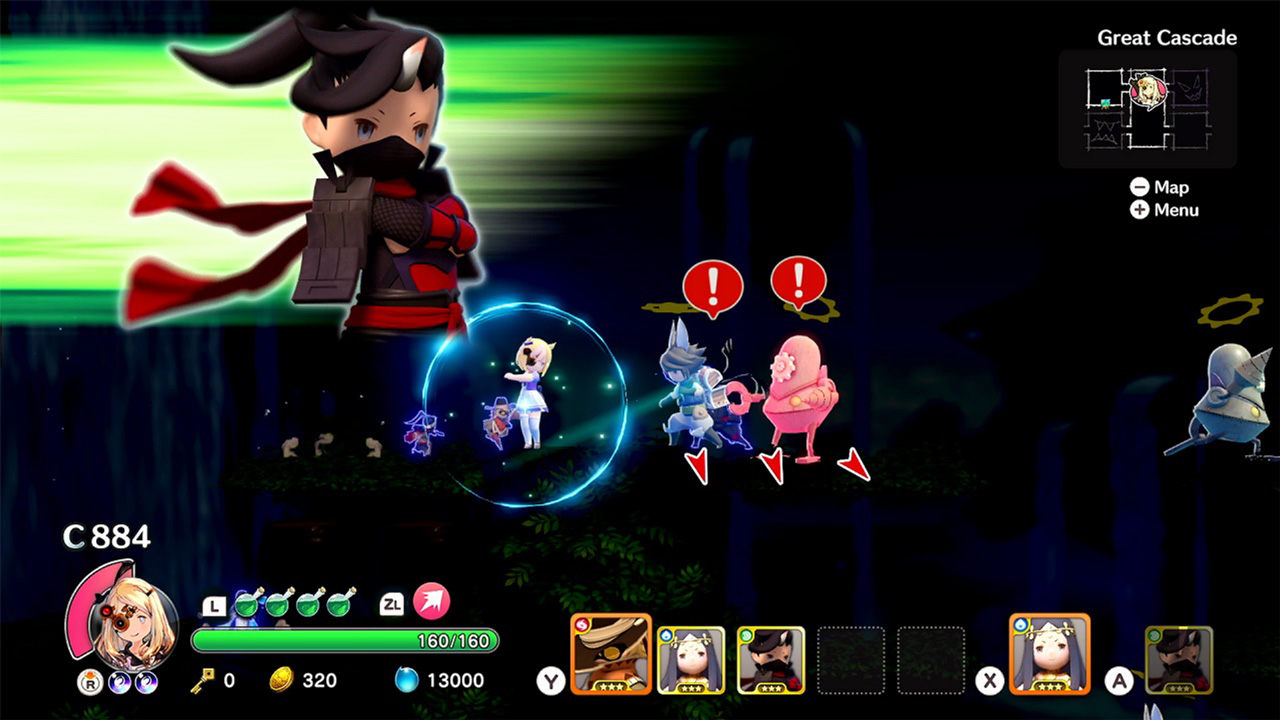Select the first green potion bottle icon
The height and width of the screenshot is (720, 1280).
click(x=247, y=605)
